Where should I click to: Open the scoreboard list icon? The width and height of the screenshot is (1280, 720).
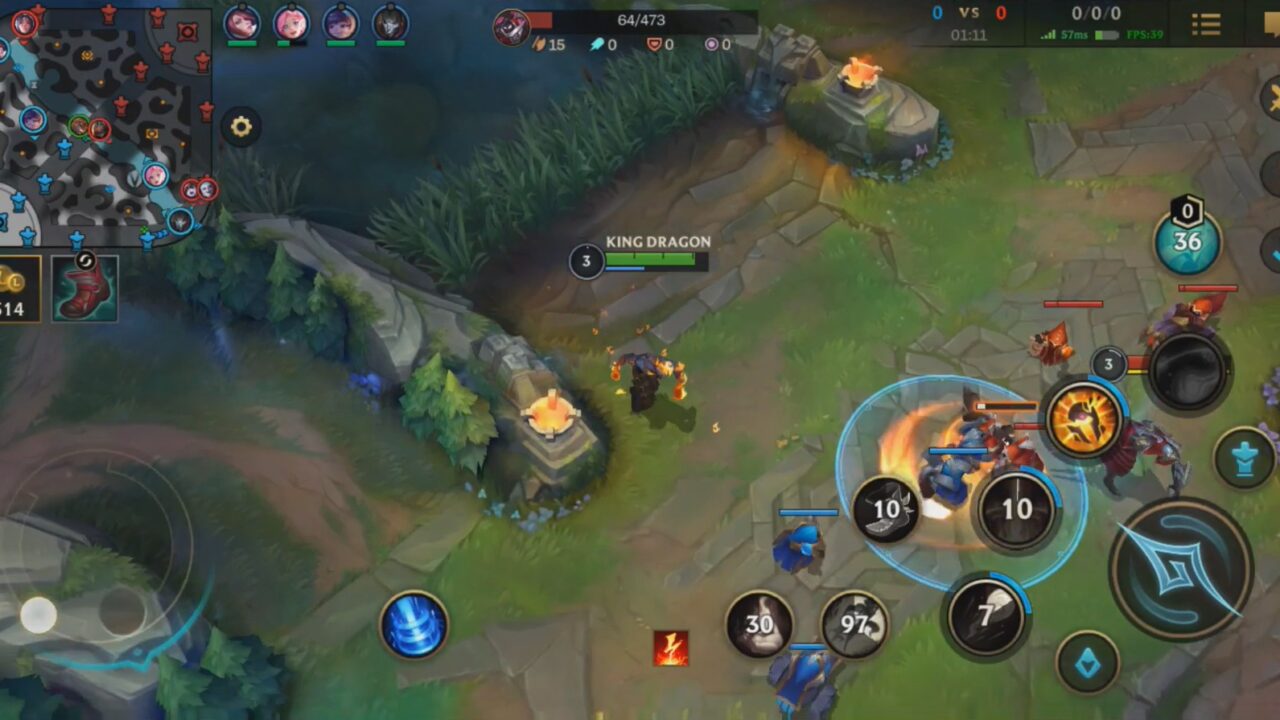pyautogui.click(x=1205, y=25)
